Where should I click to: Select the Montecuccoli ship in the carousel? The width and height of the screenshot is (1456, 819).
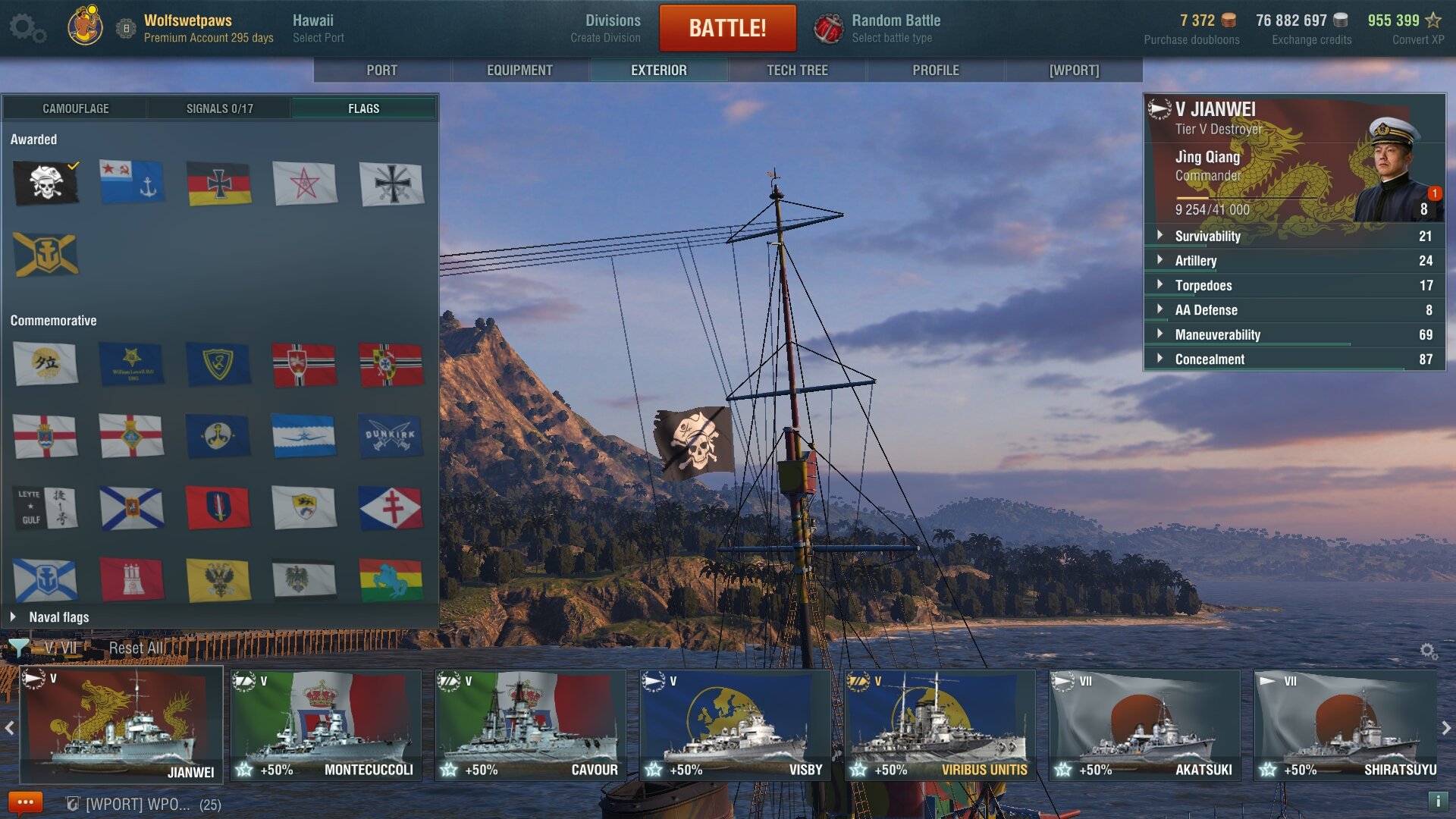(326, 724)
